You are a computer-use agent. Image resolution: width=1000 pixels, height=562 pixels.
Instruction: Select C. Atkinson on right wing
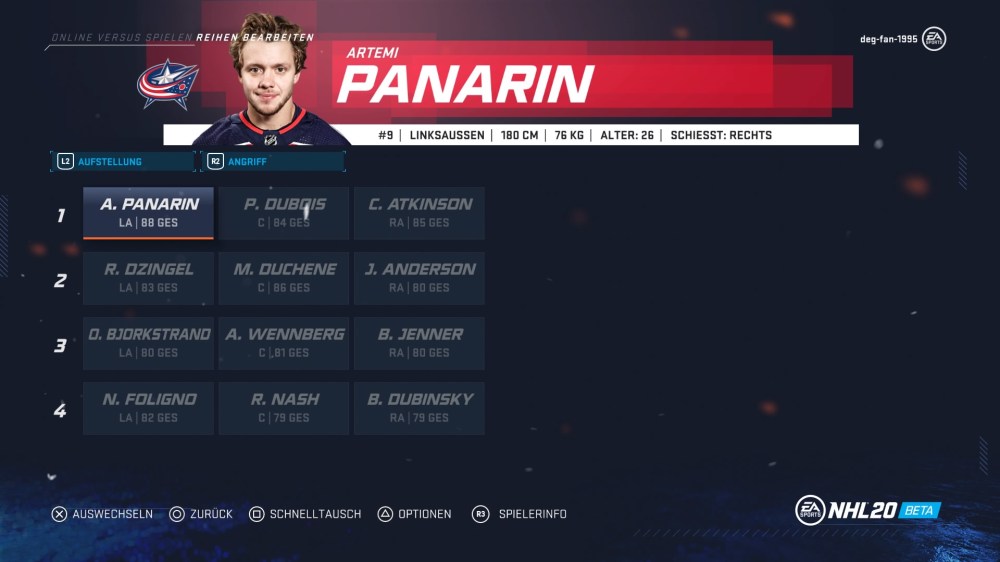pos(419,212)
